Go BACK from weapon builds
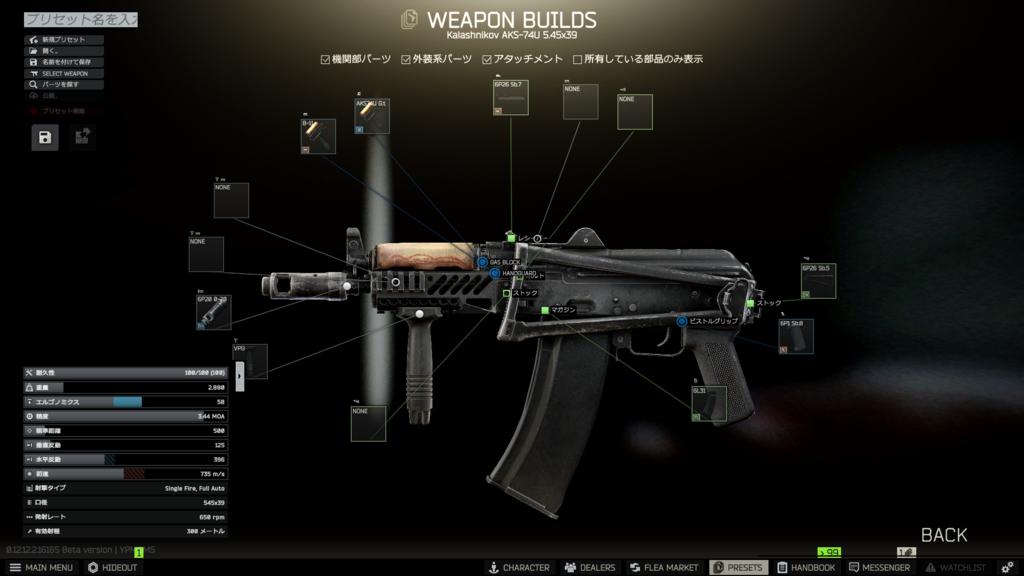This screenshot has width=1024, height=576. 943,535
